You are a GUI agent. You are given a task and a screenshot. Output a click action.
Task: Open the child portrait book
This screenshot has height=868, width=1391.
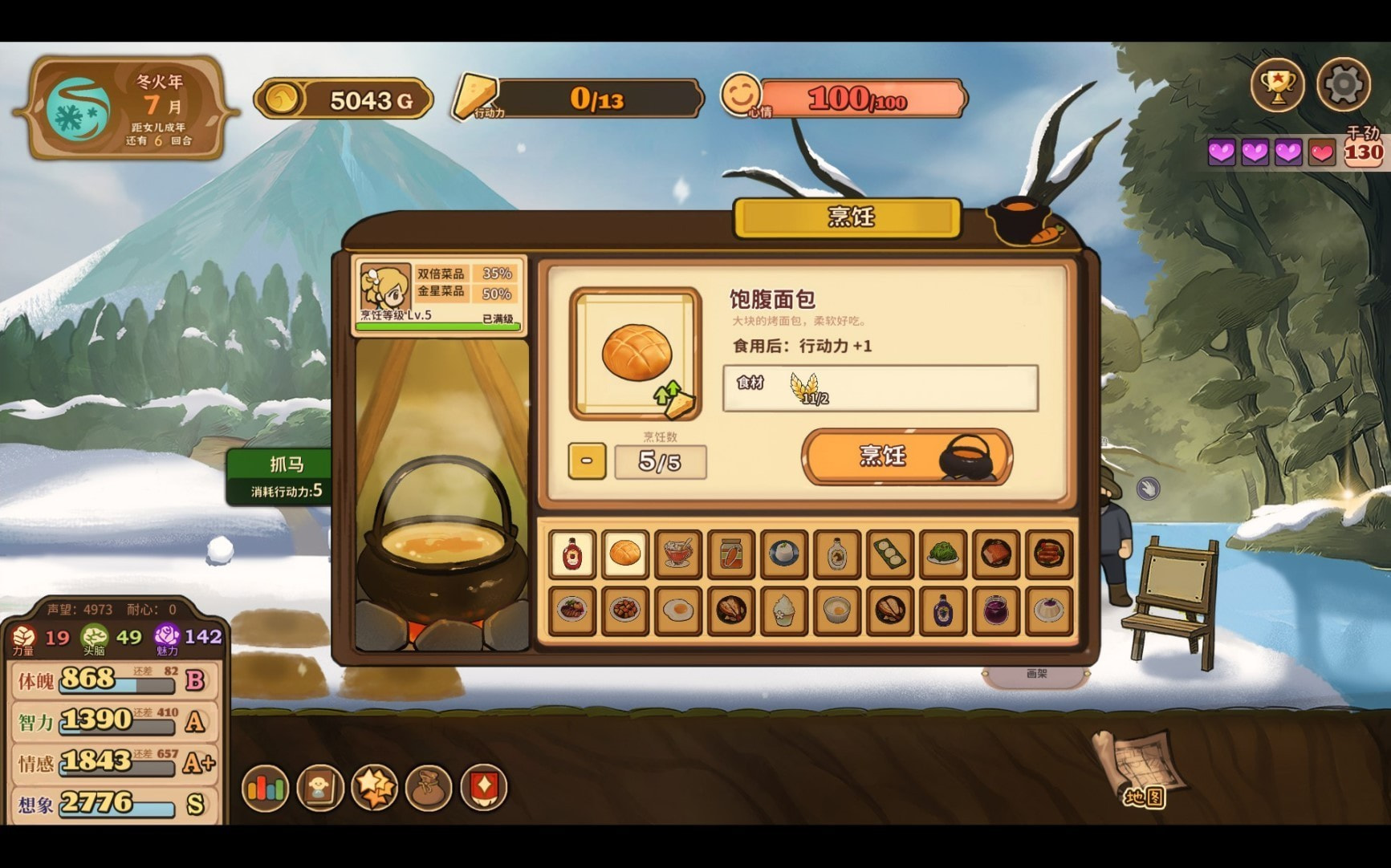[320, 788]
